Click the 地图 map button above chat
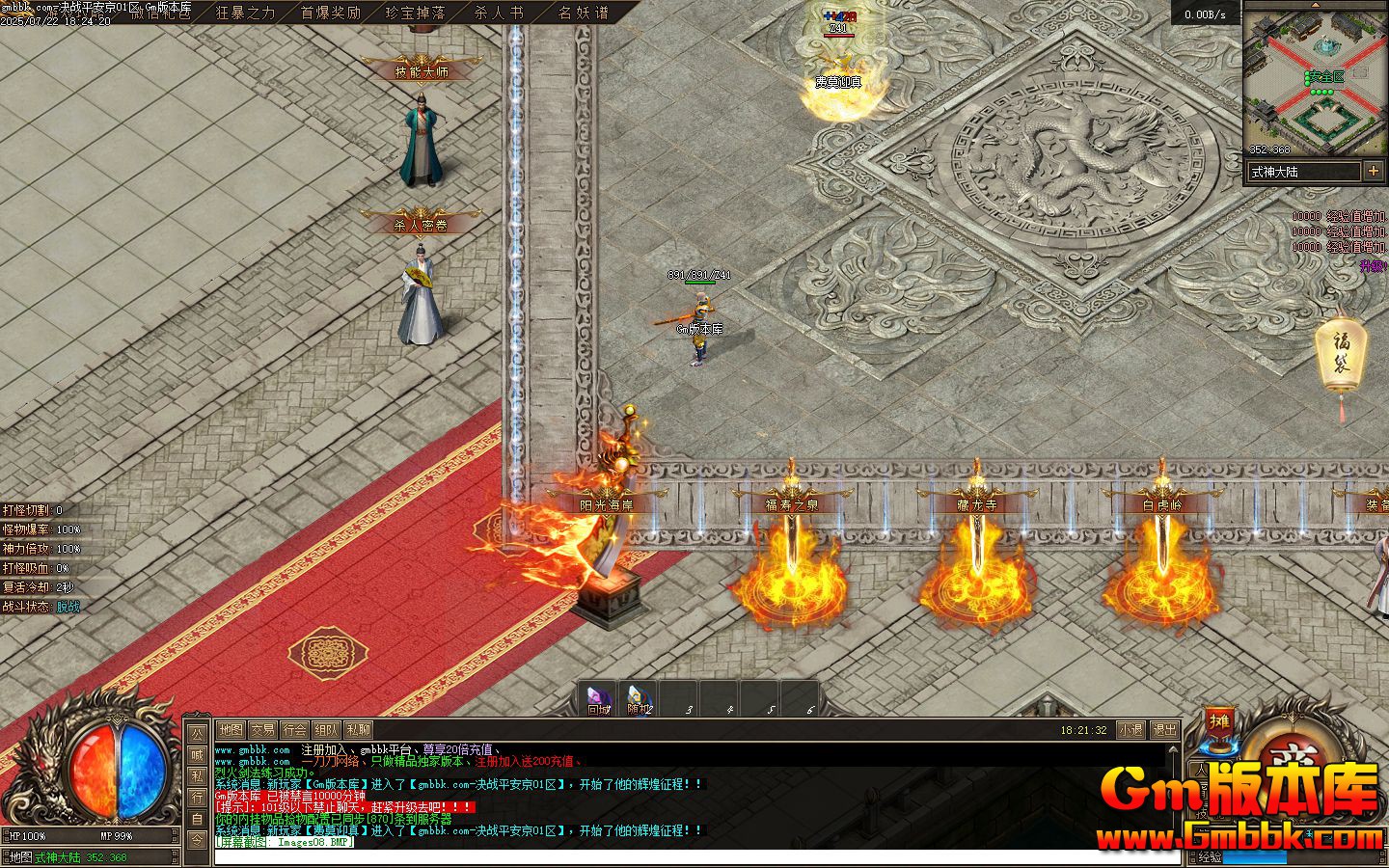 click(x=231, y=730)
